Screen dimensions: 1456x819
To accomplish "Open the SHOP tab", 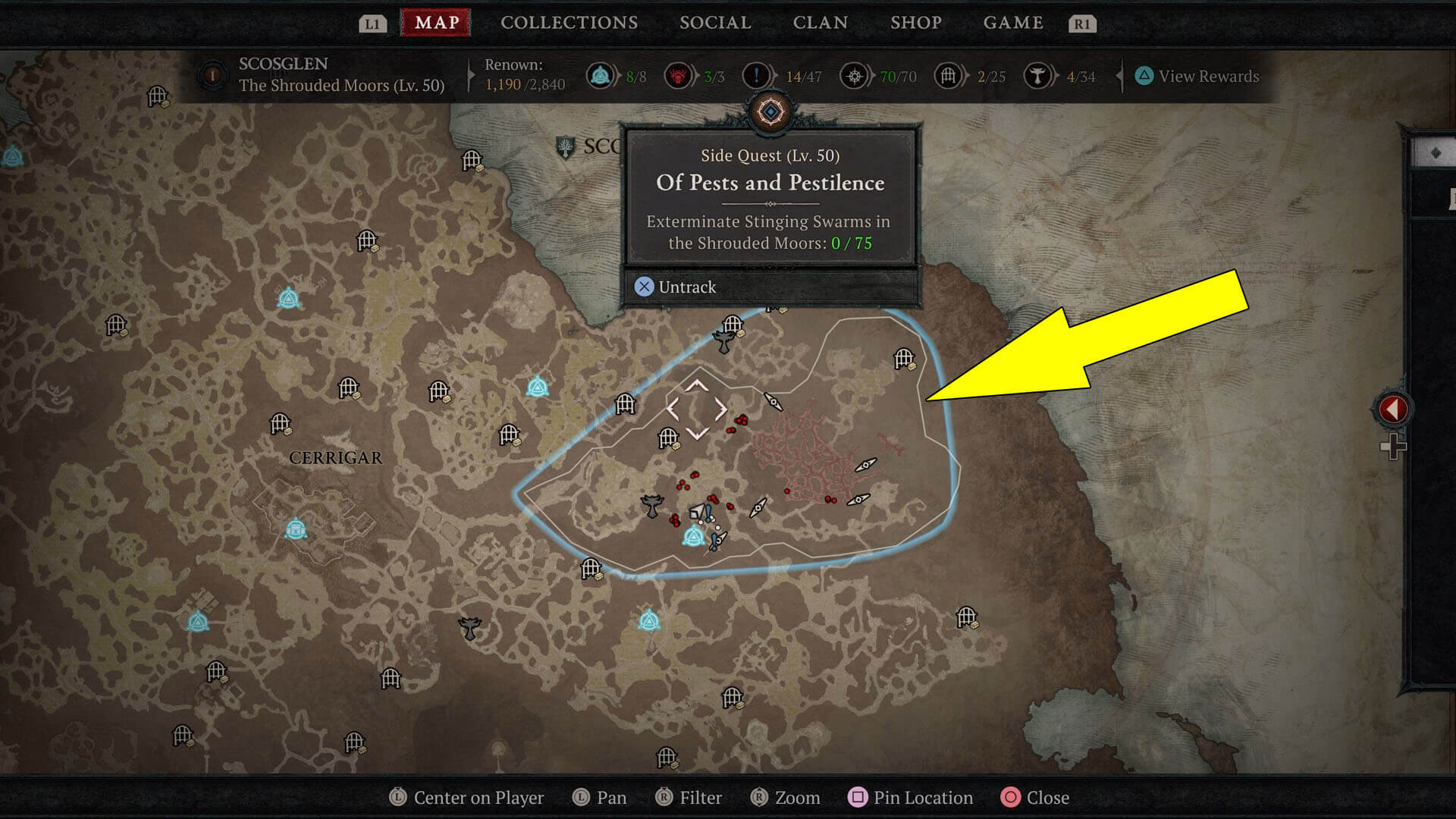I will [x=916, y=22].
